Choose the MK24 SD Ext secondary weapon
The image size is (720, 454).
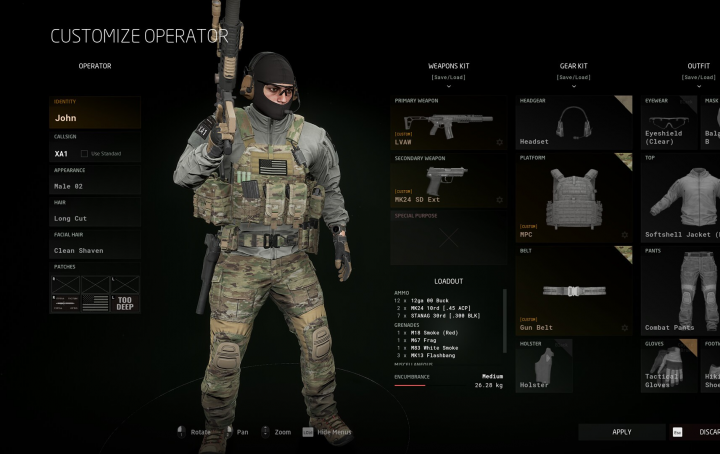click(448, 180)
